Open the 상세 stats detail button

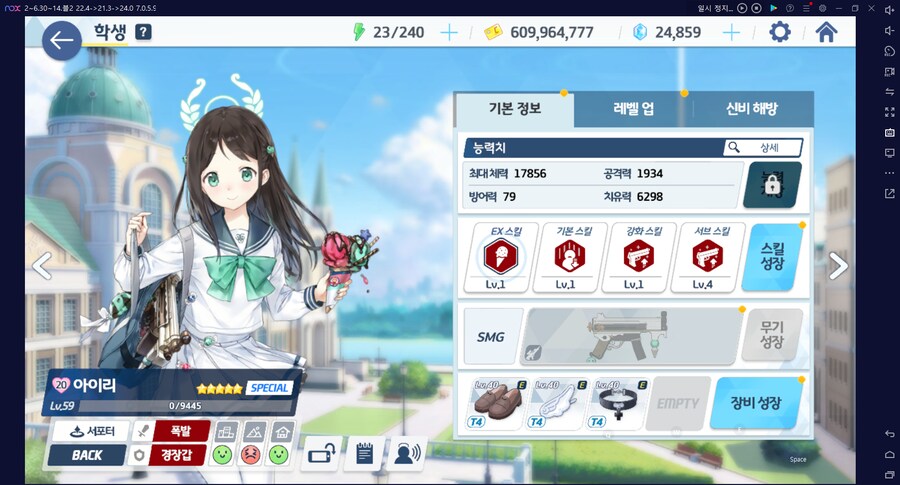764,148
